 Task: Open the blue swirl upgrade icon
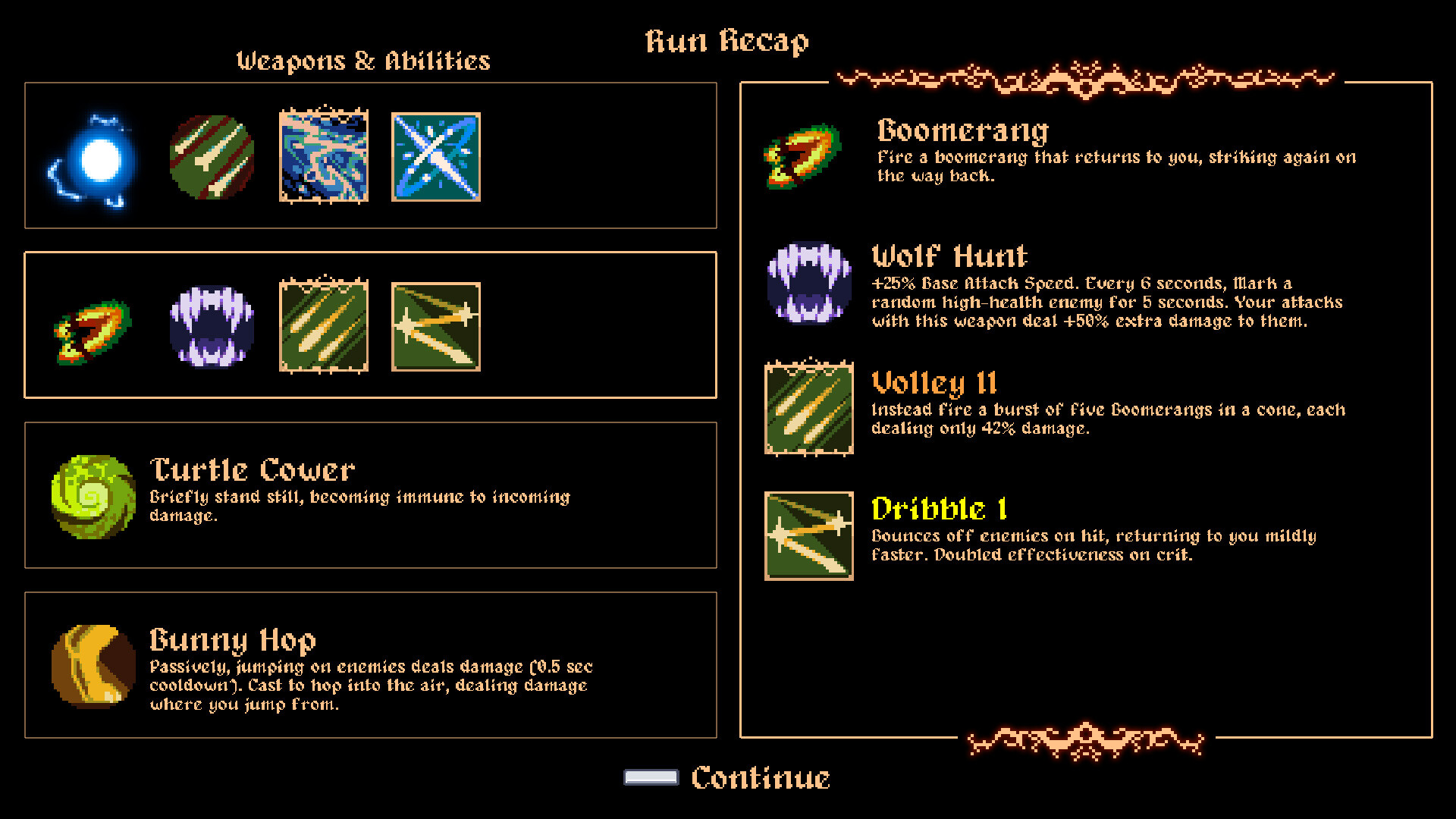pyautogui.click(x=324, y=155)
